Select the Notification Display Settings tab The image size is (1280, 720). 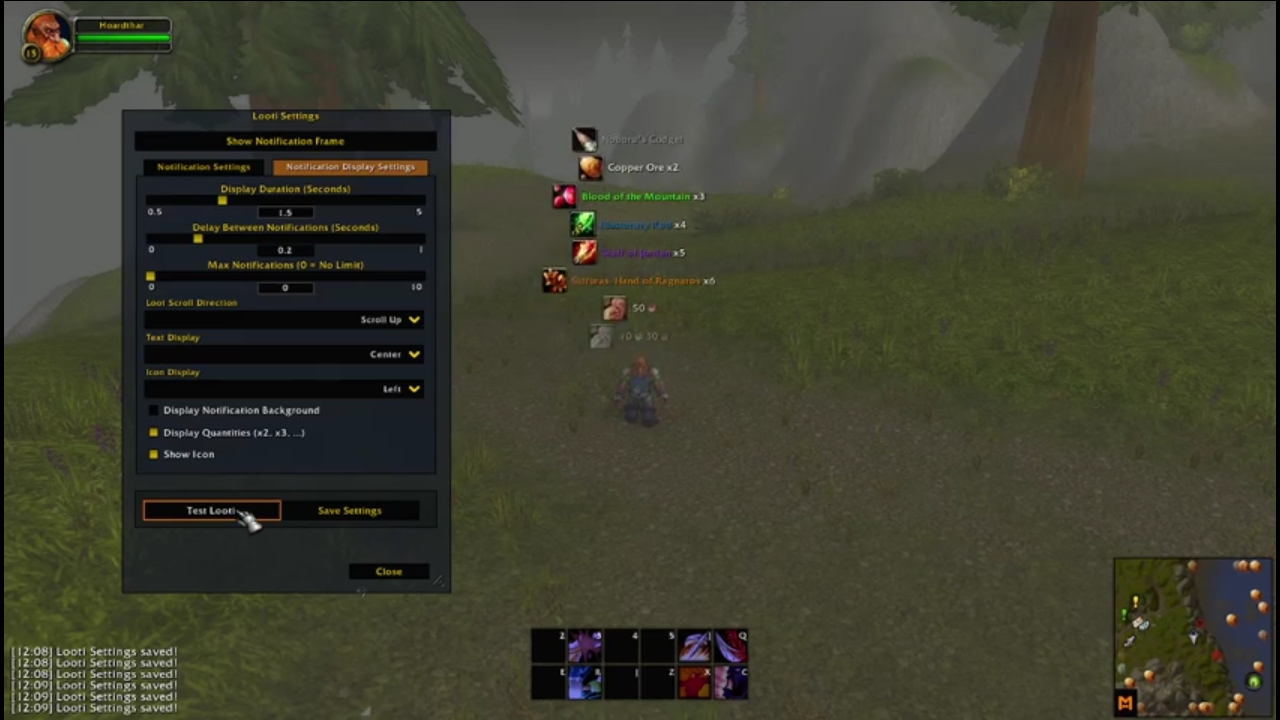click(x=350, y=166)
